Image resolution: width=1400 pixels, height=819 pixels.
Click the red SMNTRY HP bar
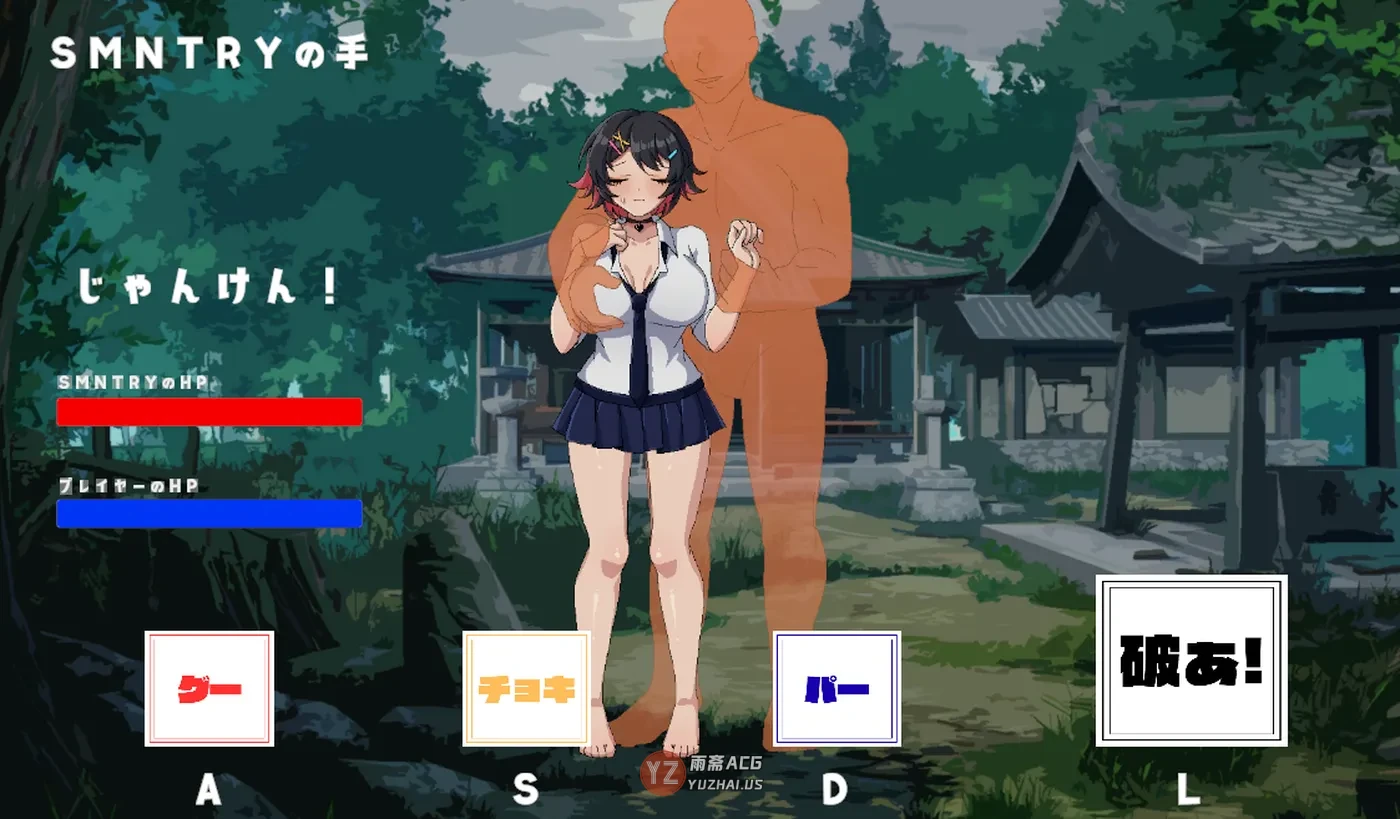pos(210,409)
